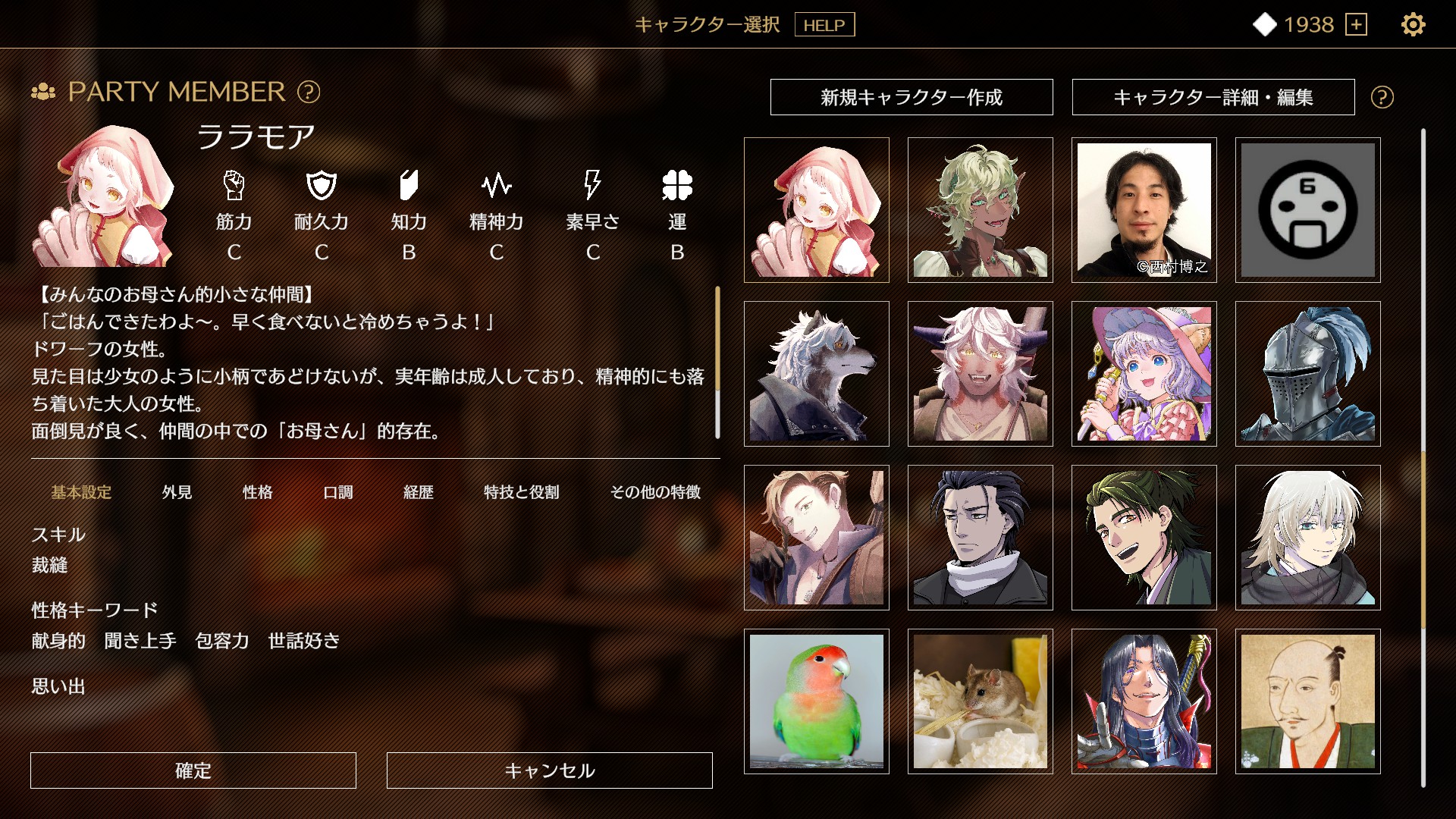1456x819 pixels.
Task: Click the 精神力 pulse icon
Action: click(497, 184)
